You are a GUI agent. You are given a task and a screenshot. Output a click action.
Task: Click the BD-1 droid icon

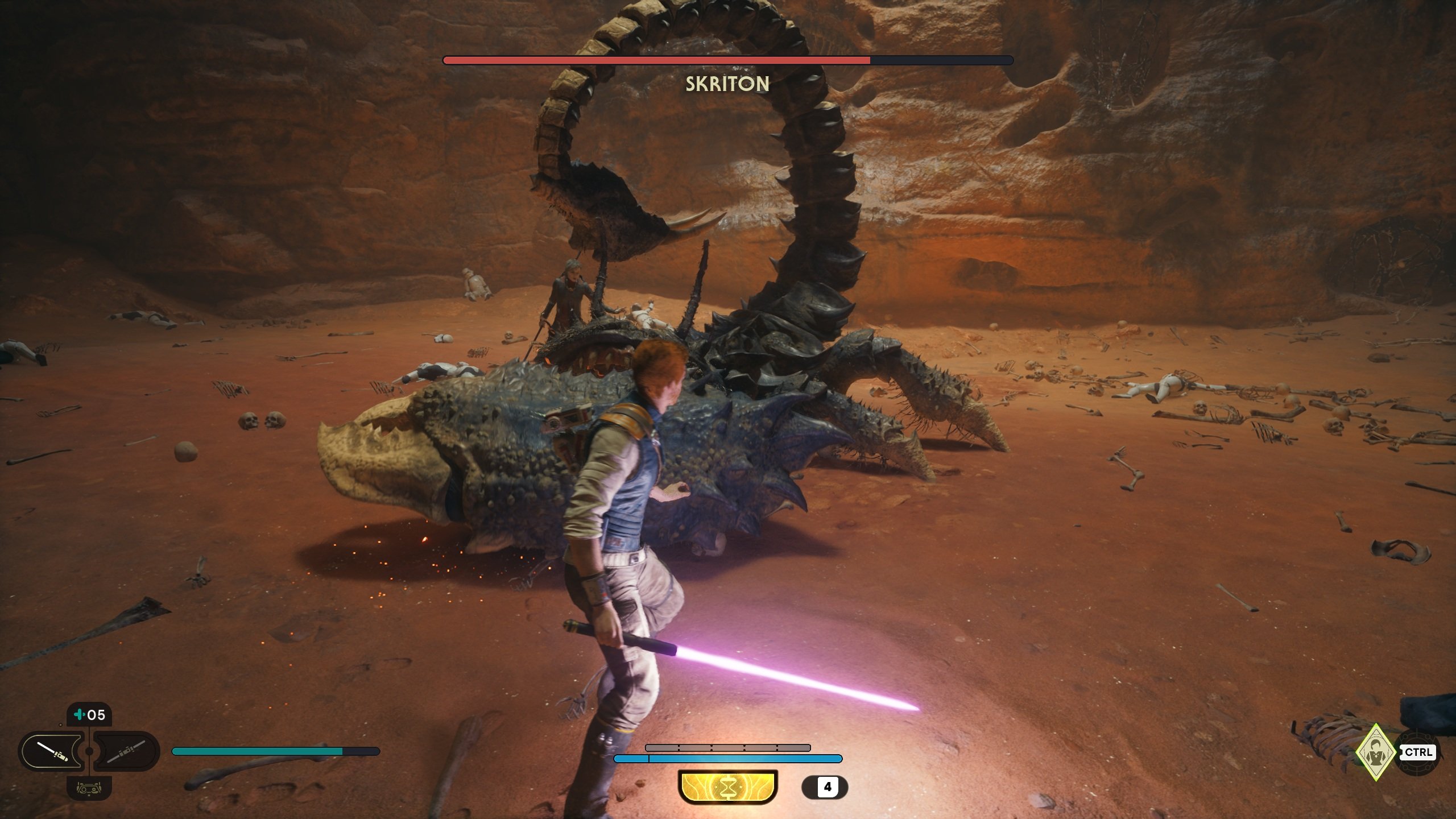click(x=89, y=788)
